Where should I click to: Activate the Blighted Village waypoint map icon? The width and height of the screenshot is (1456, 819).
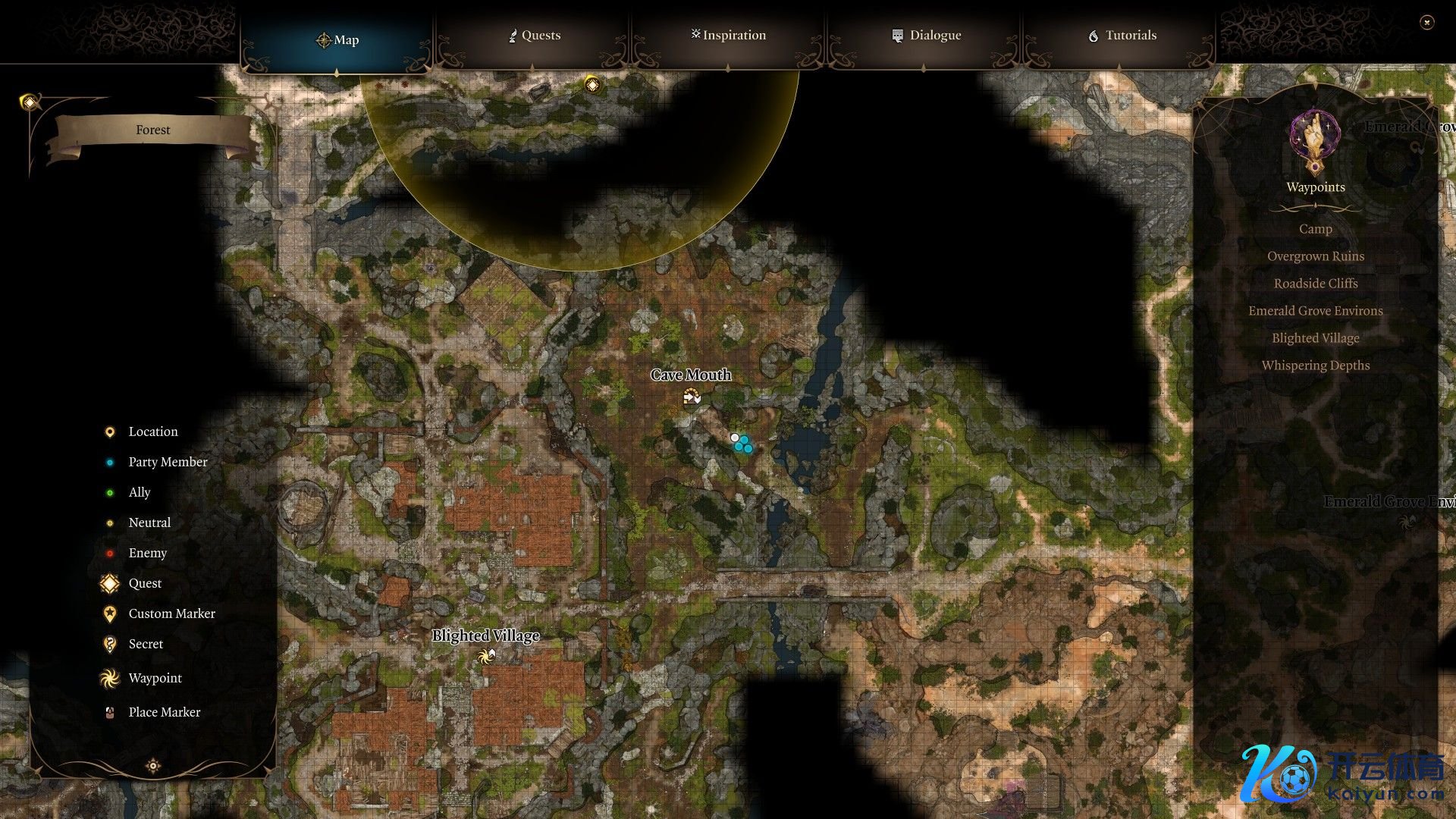tap(485, 656)
